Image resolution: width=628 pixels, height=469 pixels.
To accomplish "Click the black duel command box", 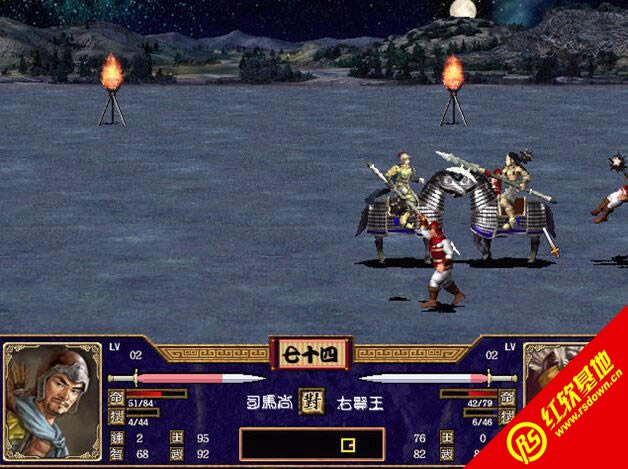I will tap(311, 444).
